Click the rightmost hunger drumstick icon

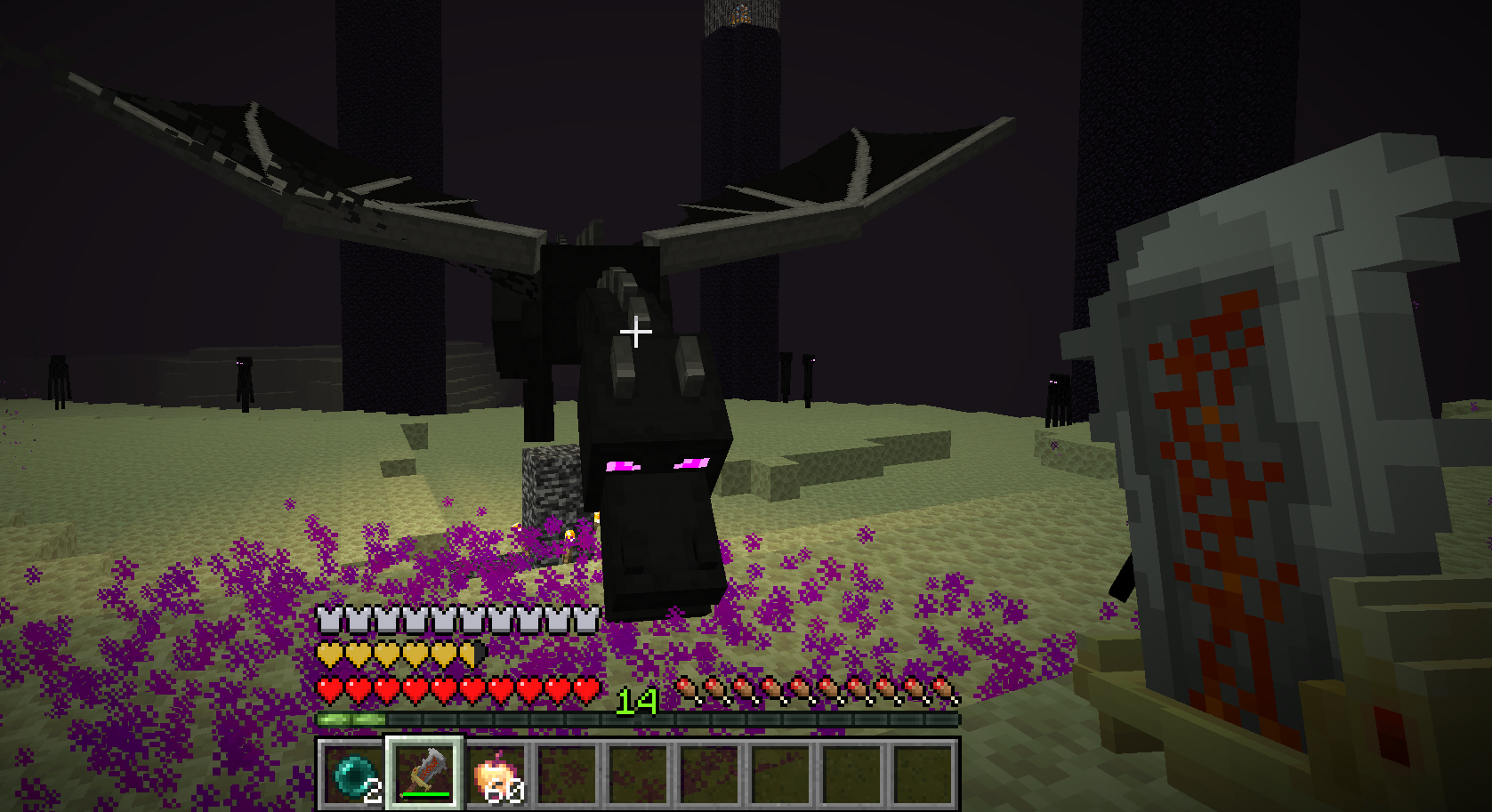[x=941, y=687]
